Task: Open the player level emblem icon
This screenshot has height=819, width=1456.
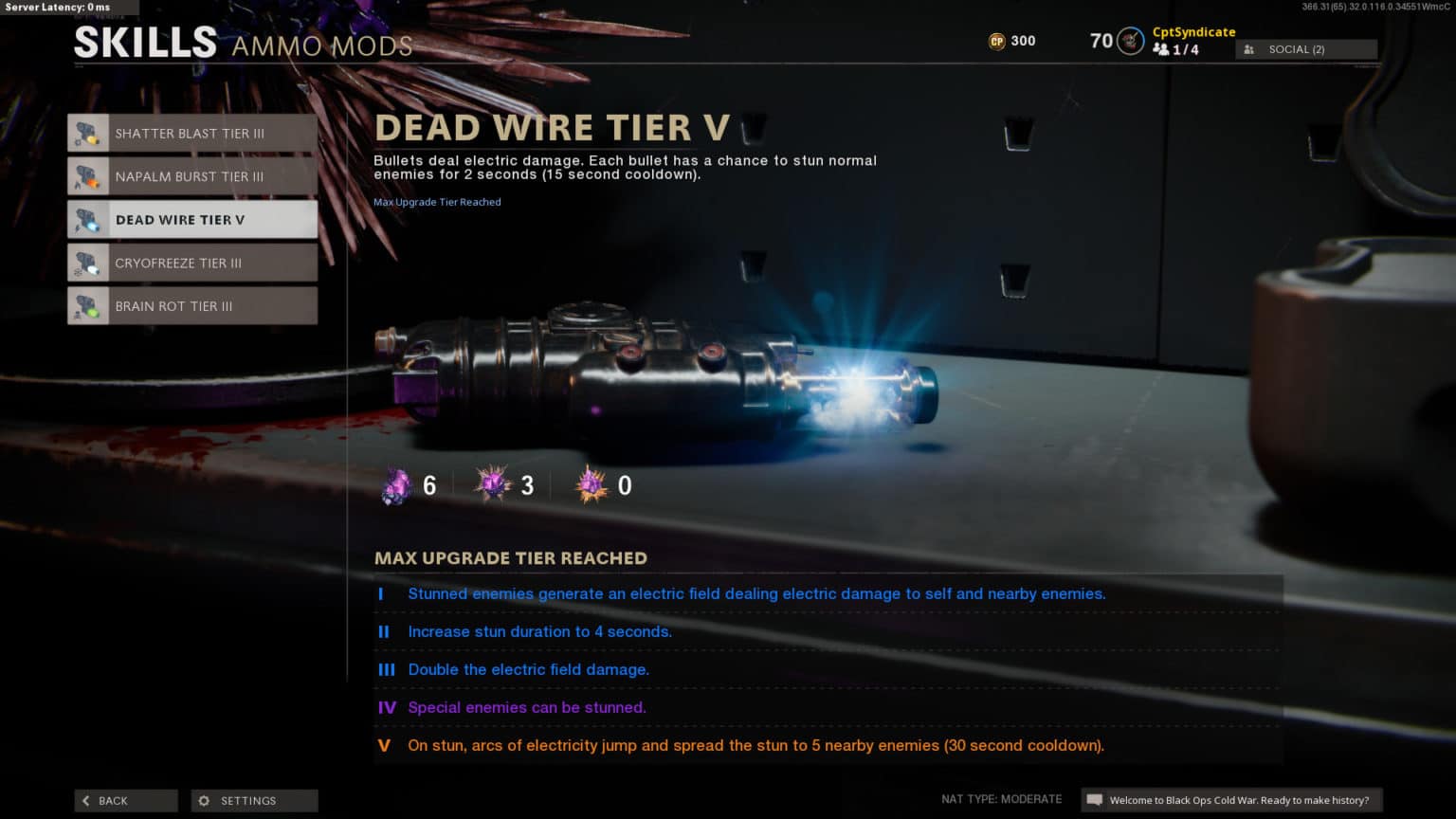Action: pyautogui.click(x=1129, y=41)
